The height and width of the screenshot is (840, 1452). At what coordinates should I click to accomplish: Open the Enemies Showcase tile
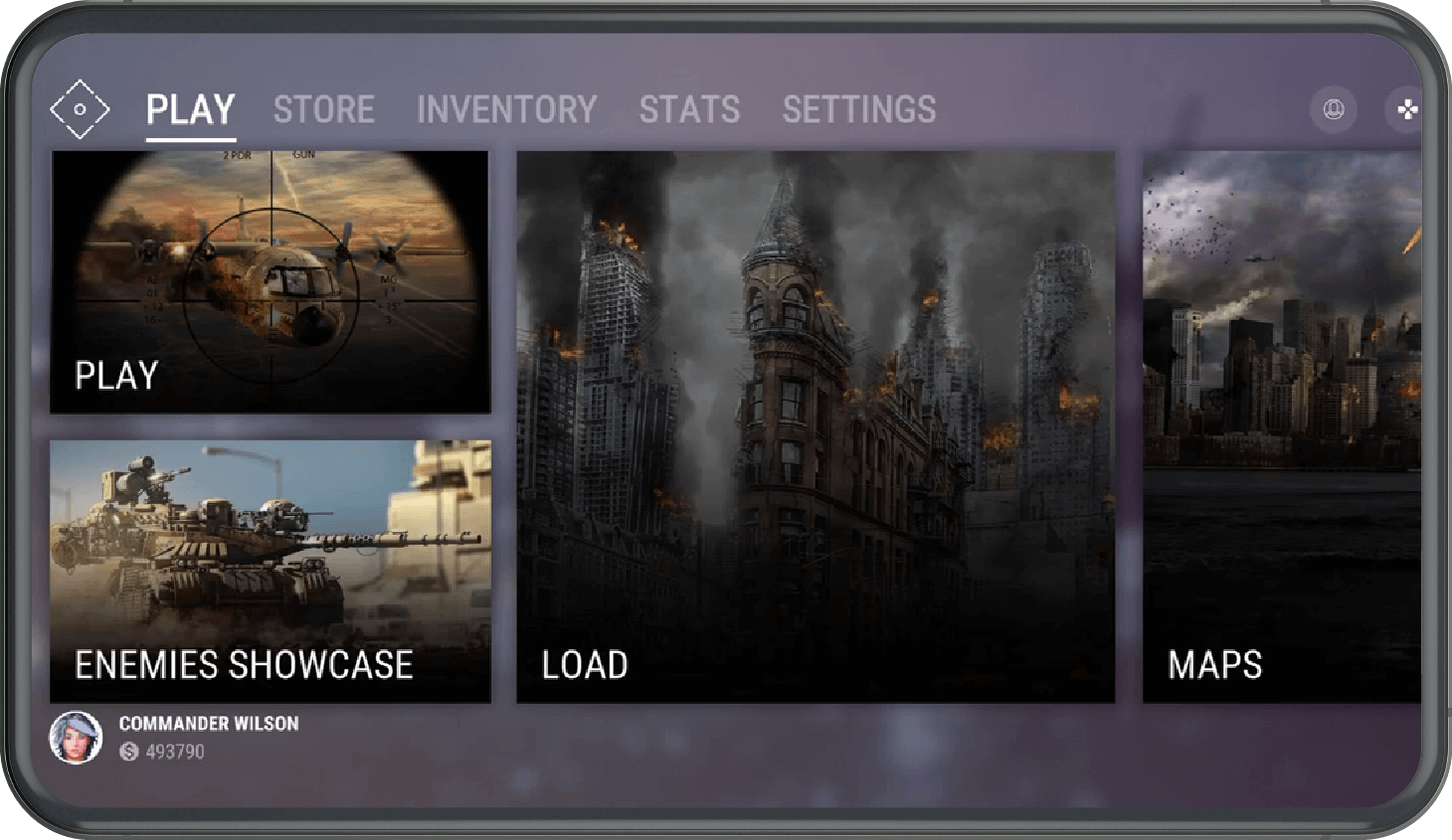pos(270,571)
